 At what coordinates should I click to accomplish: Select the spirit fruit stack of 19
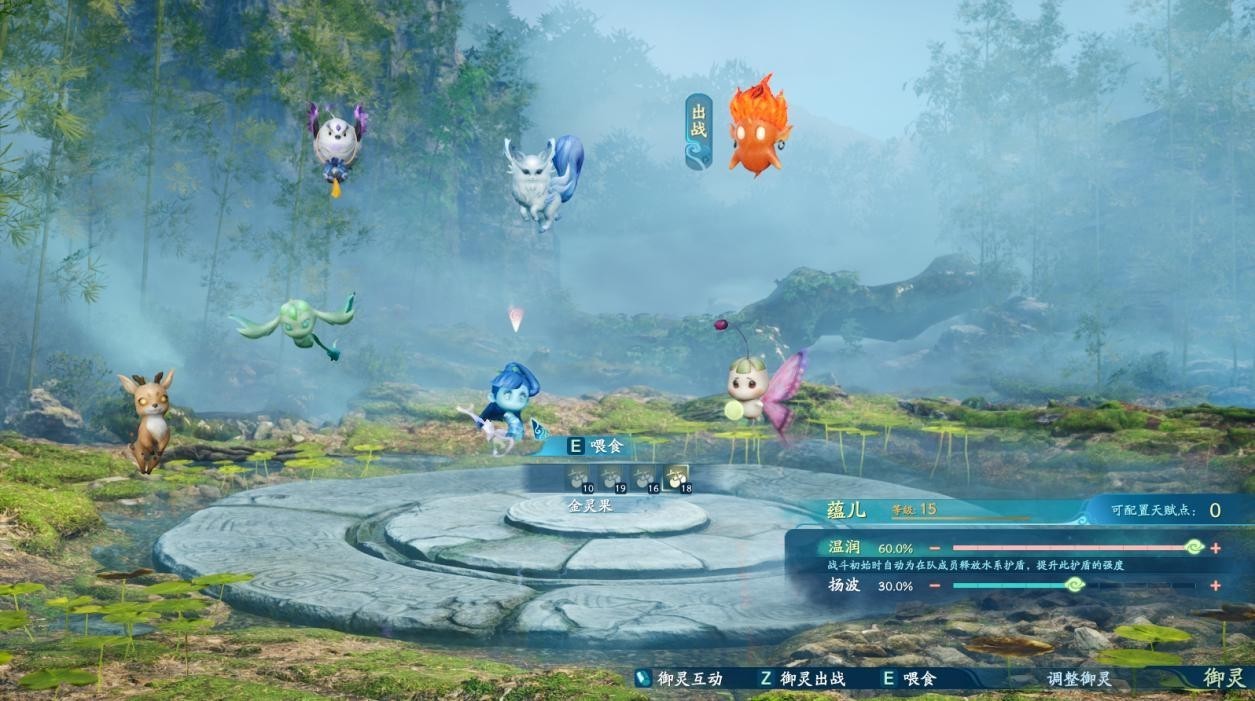click(x=611, y=478)
